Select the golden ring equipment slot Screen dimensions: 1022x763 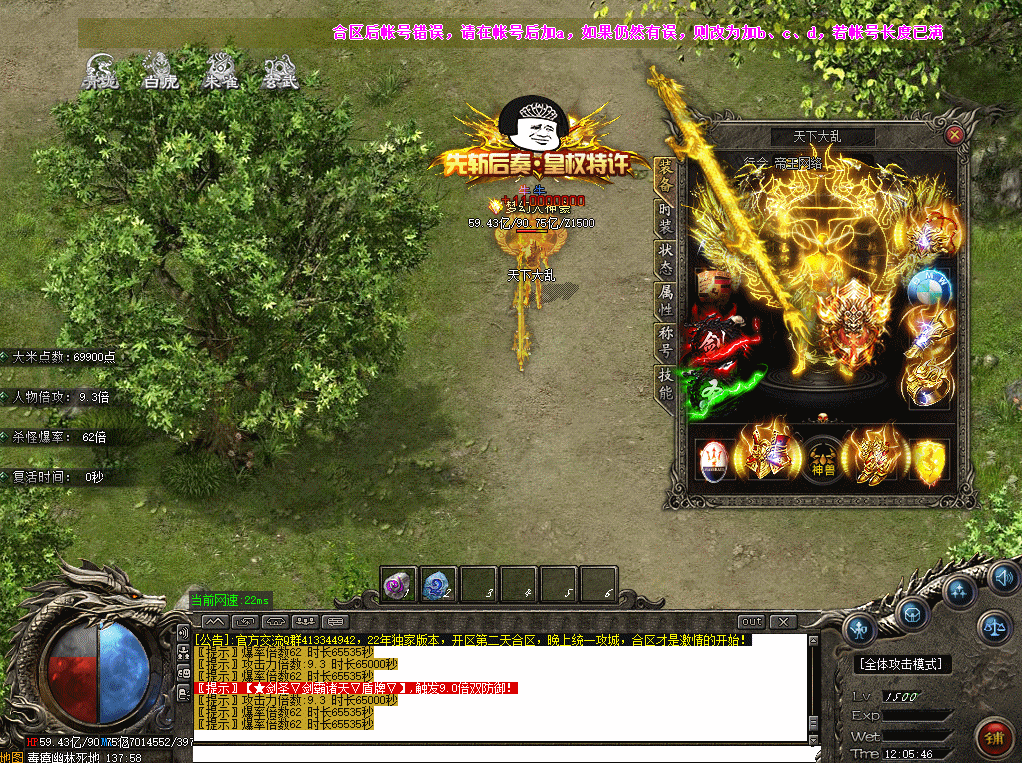pyautogui.click(x=925, y=382)
